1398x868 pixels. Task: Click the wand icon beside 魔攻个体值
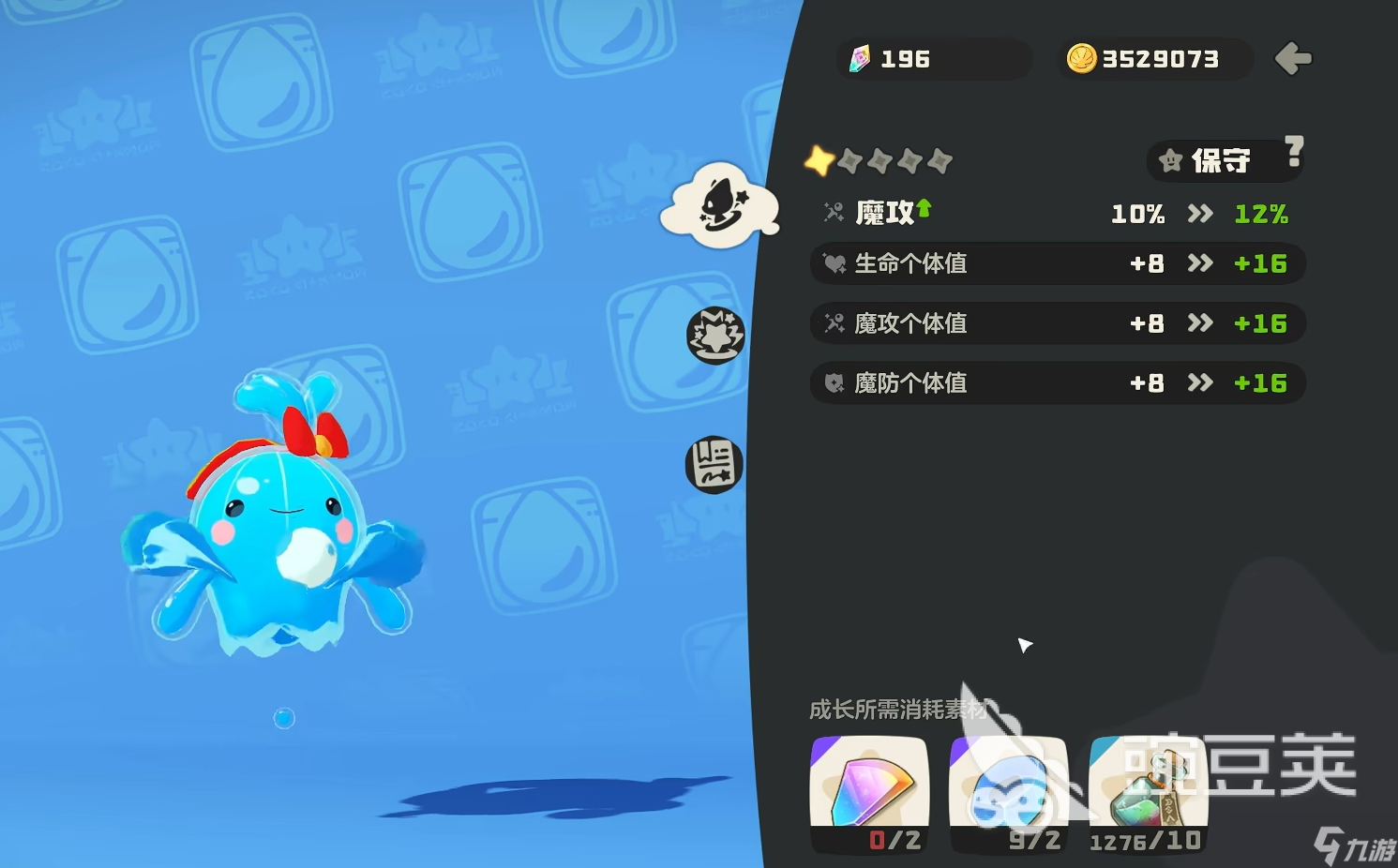[834, 323]
